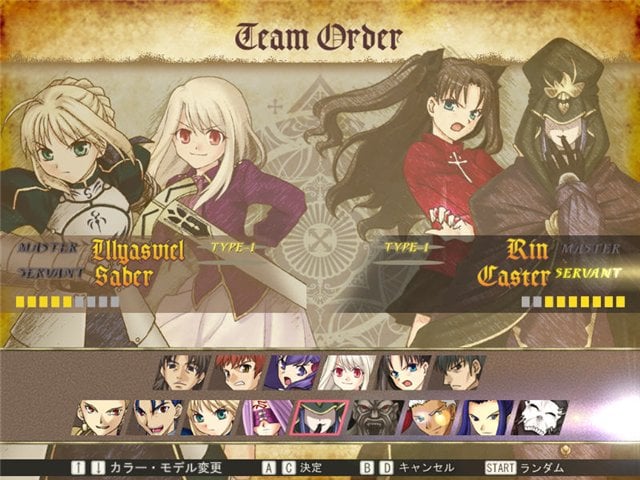
Task: Choose the blonde green-eyed Saber portrait
Action: click(212, 418)
